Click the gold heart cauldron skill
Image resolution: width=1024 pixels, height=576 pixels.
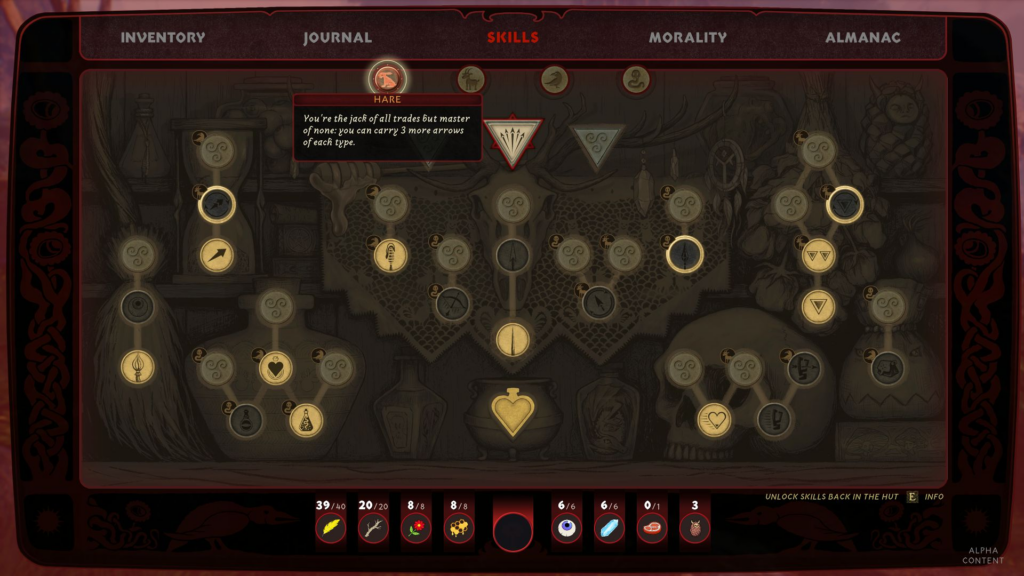coord(512,412)
